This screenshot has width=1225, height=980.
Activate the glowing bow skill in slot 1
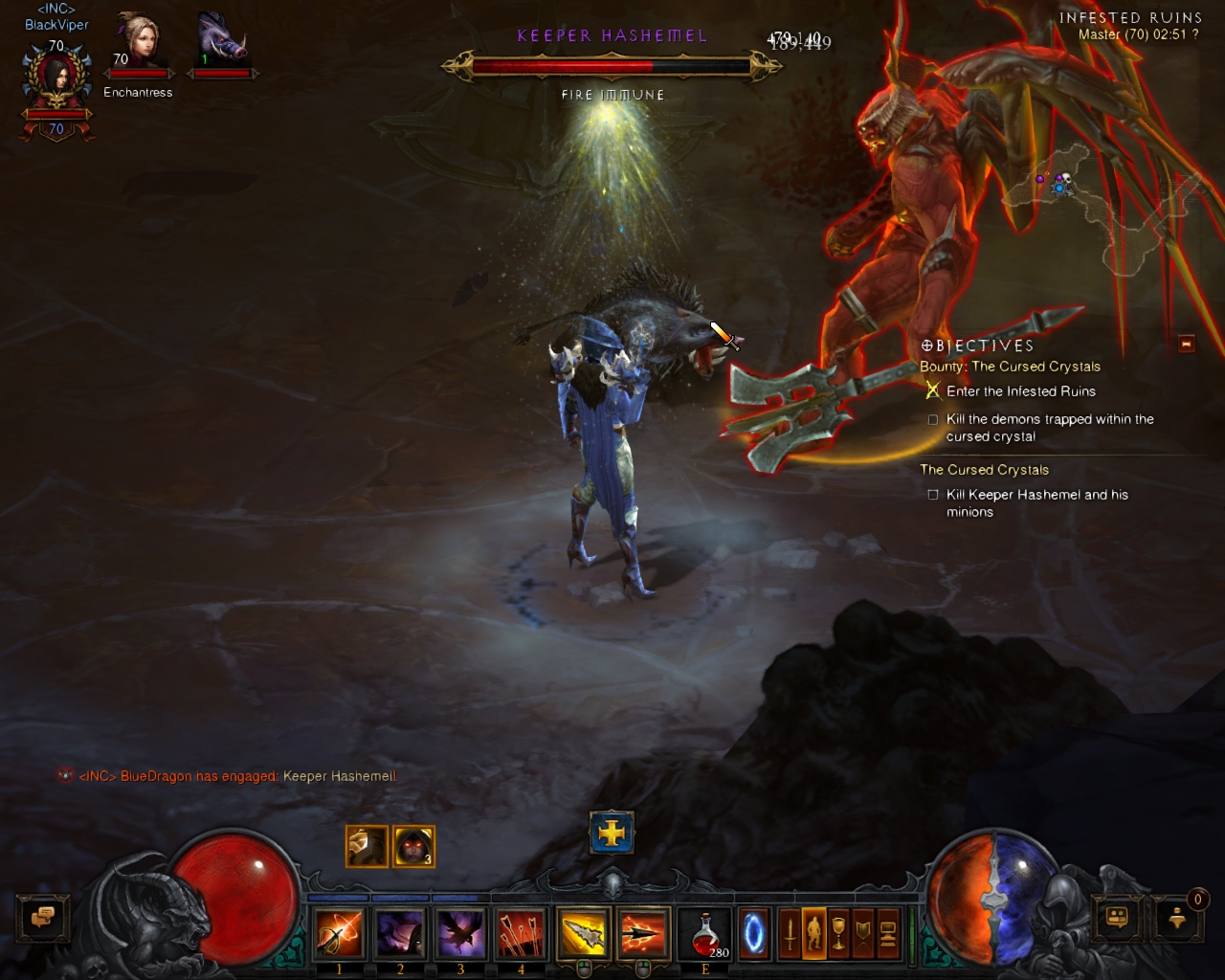click(x=339, y=933)
